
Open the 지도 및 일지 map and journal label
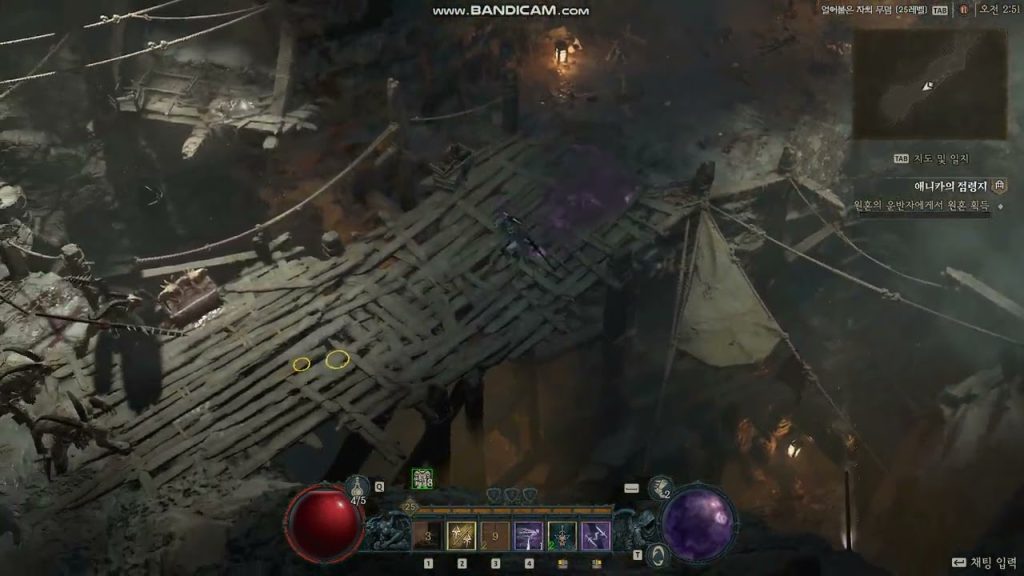(933, 159)
